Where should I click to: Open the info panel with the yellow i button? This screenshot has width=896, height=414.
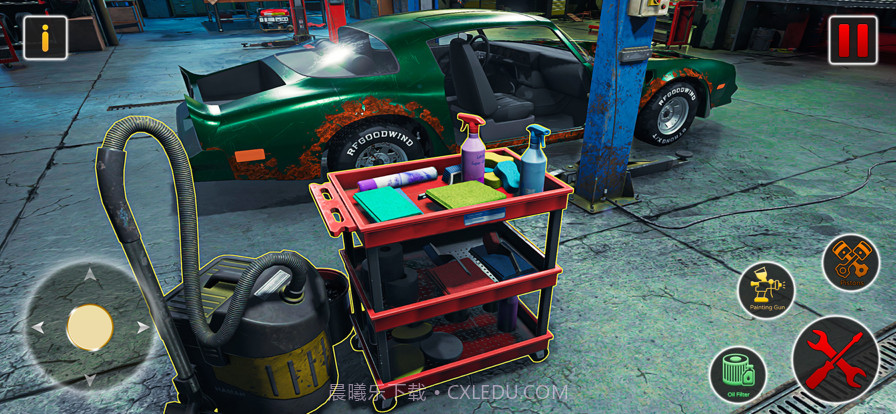click(x=45, y=38)
